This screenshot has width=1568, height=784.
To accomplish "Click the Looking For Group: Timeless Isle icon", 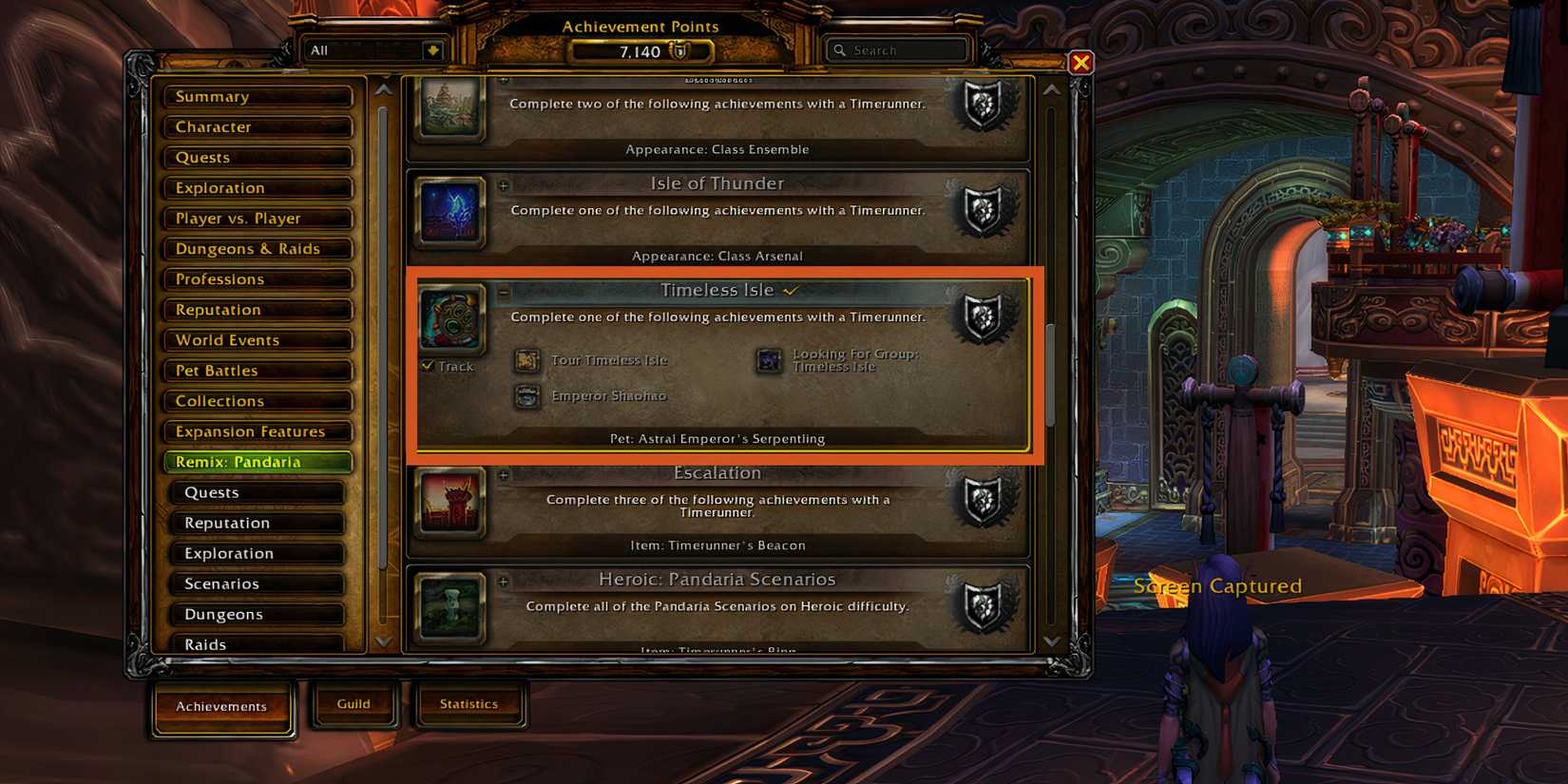I will pos(769,360).
